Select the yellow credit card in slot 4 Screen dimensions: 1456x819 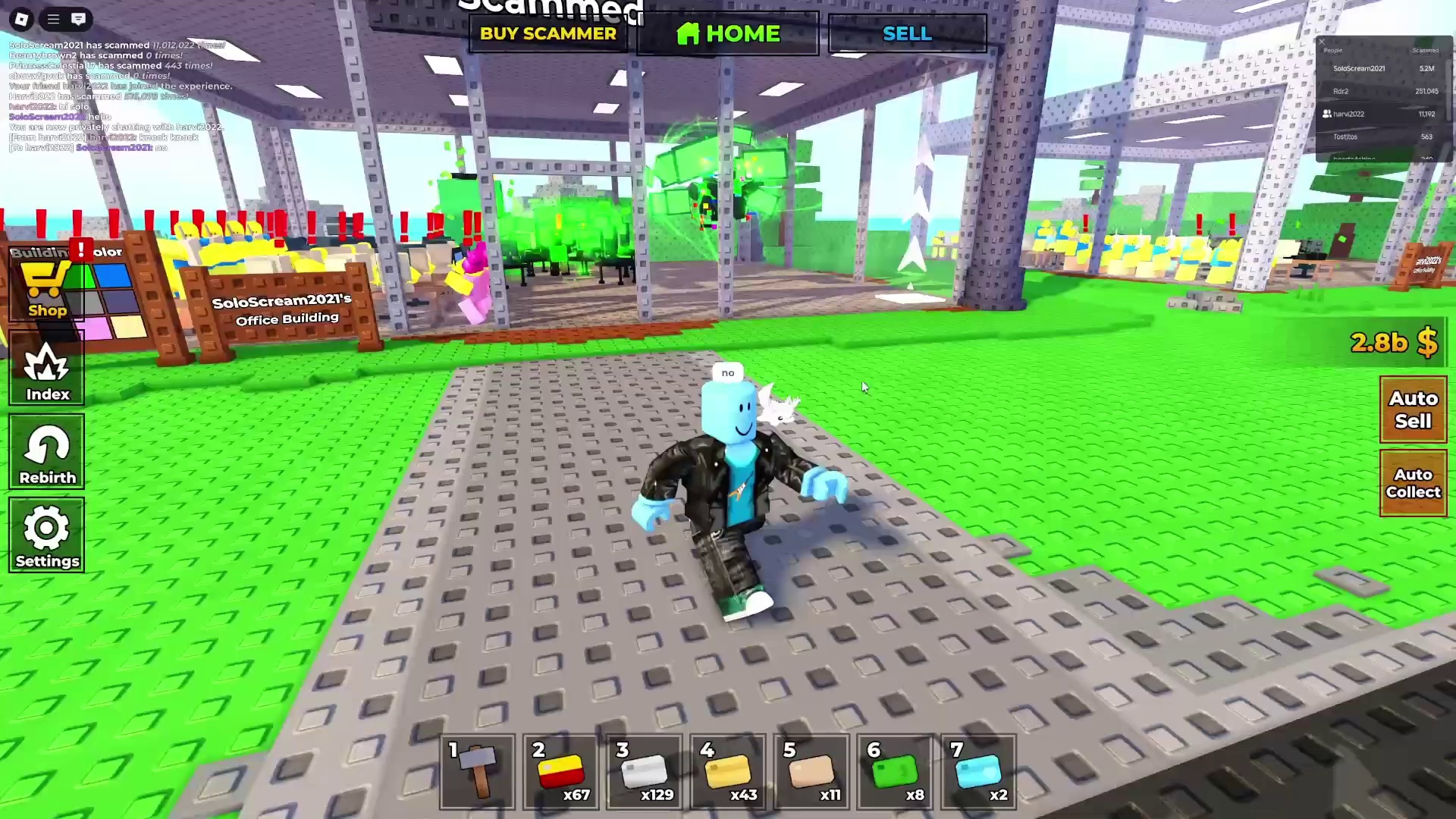(x=728, y=772)
